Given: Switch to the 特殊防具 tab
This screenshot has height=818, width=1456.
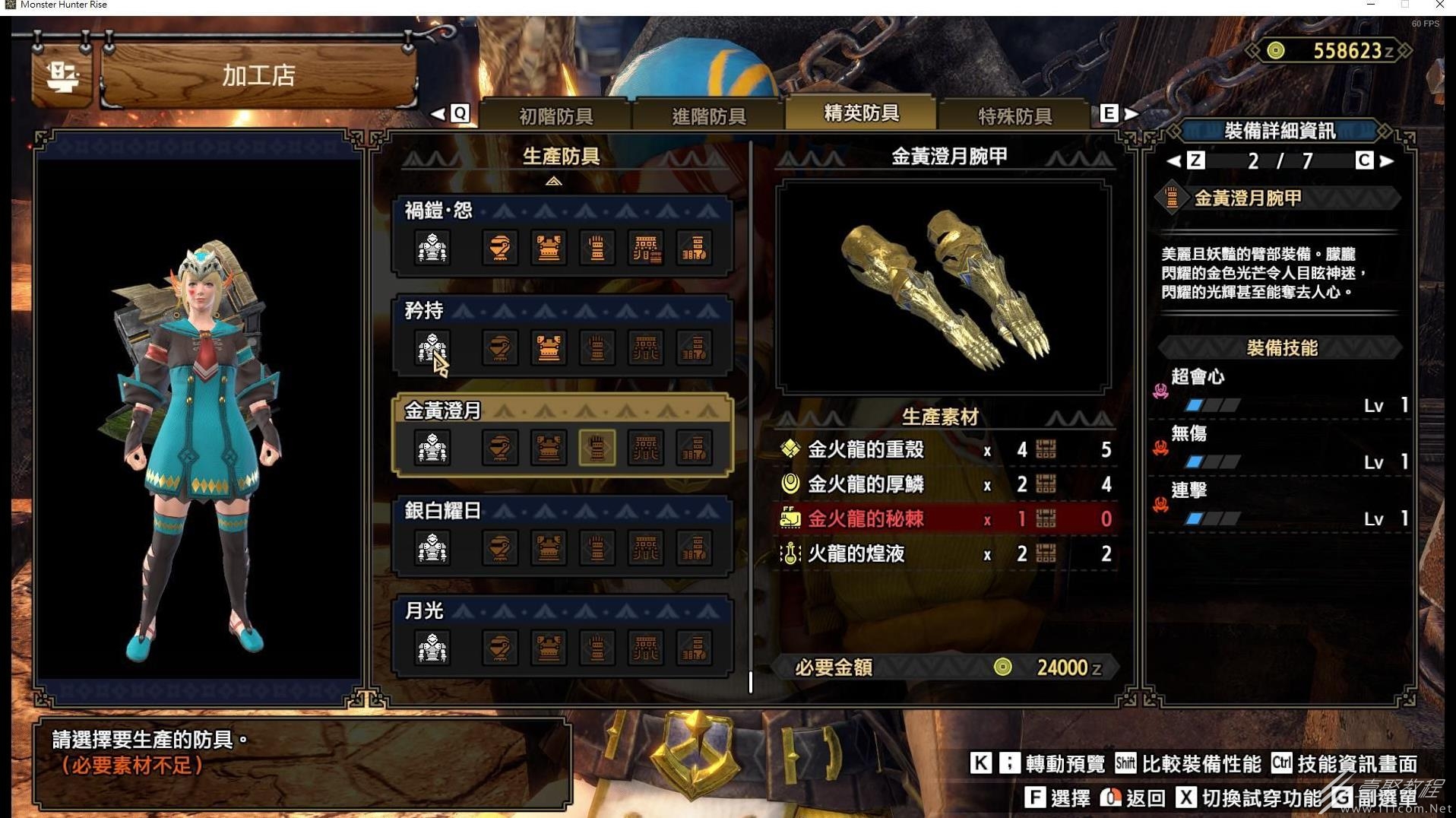Looking at the screenshot, I should click(x=1014, y=116).
